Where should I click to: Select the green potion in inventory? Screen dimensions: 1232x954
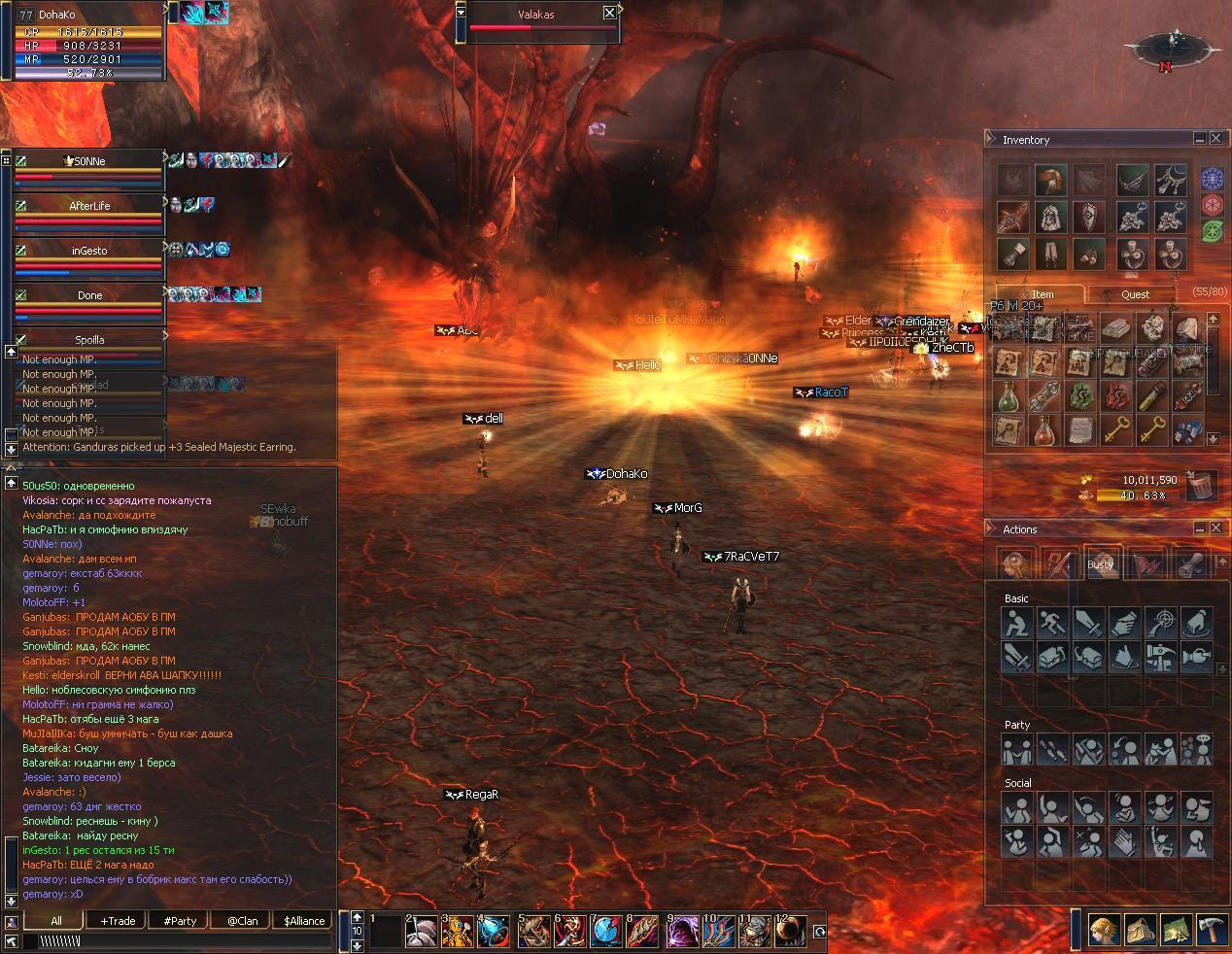tap(1010, 395)
